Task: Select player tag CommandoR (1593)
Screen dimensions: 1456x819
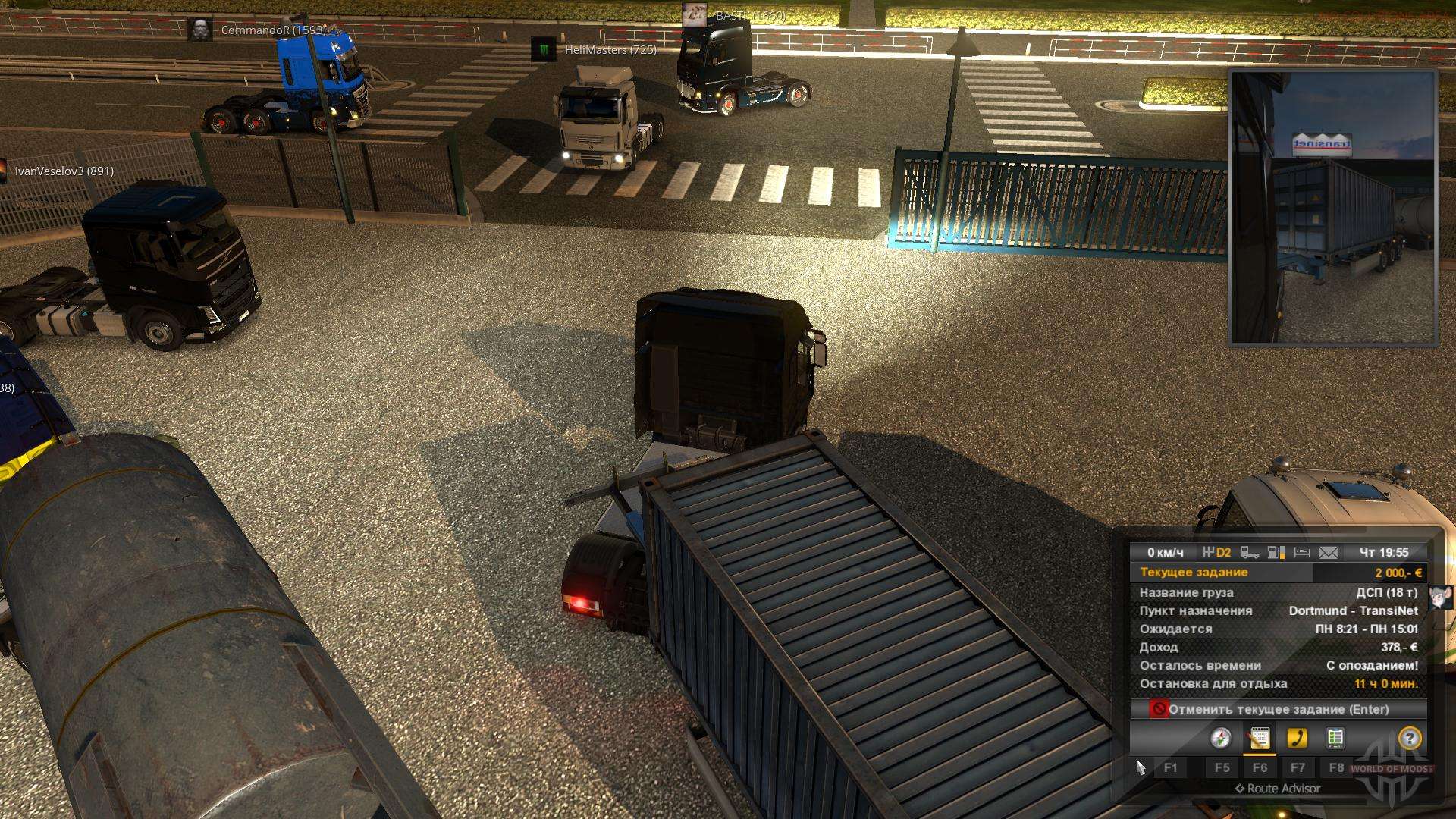Action: (x=273, y=30)
